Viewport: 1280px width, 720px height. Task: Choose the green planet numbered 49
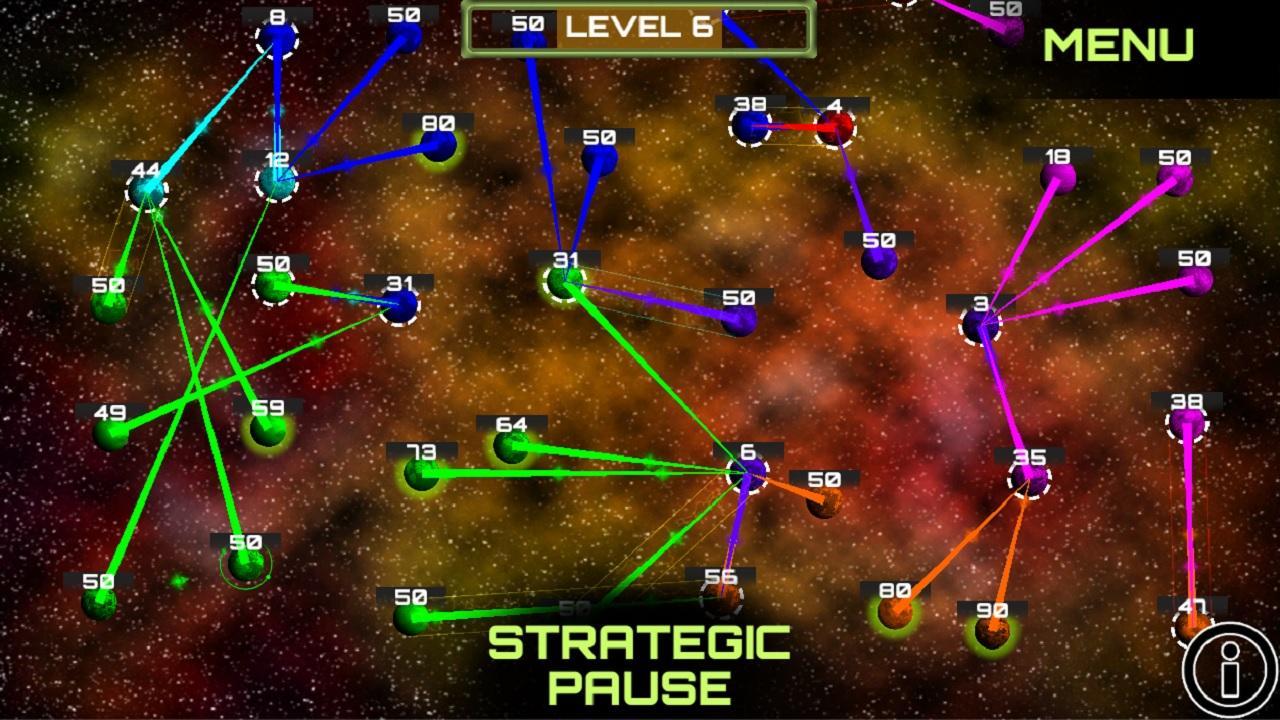point(111,434)
